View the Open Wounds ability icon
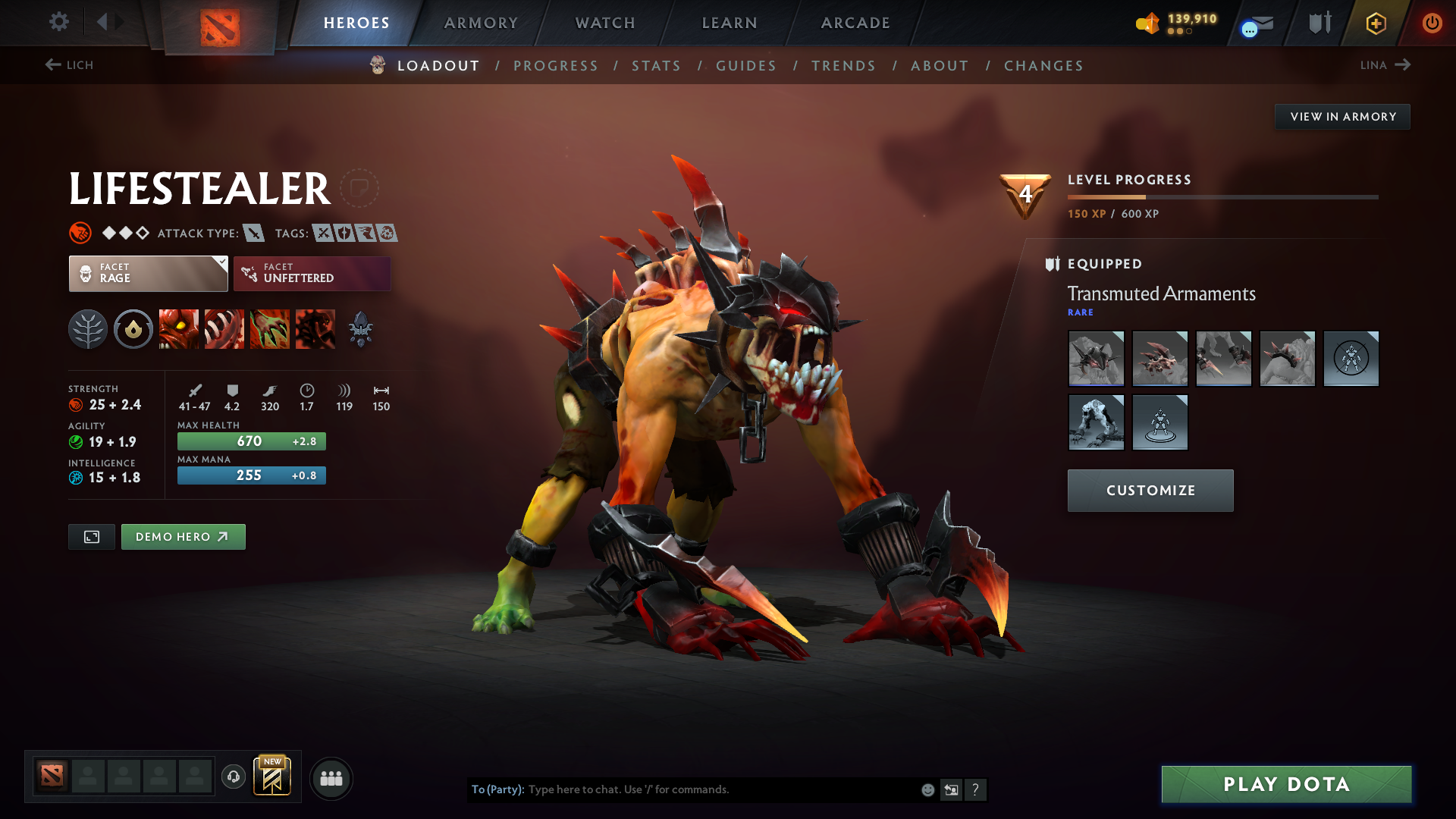Screen dimensions: 1456x819 [270, 329]
